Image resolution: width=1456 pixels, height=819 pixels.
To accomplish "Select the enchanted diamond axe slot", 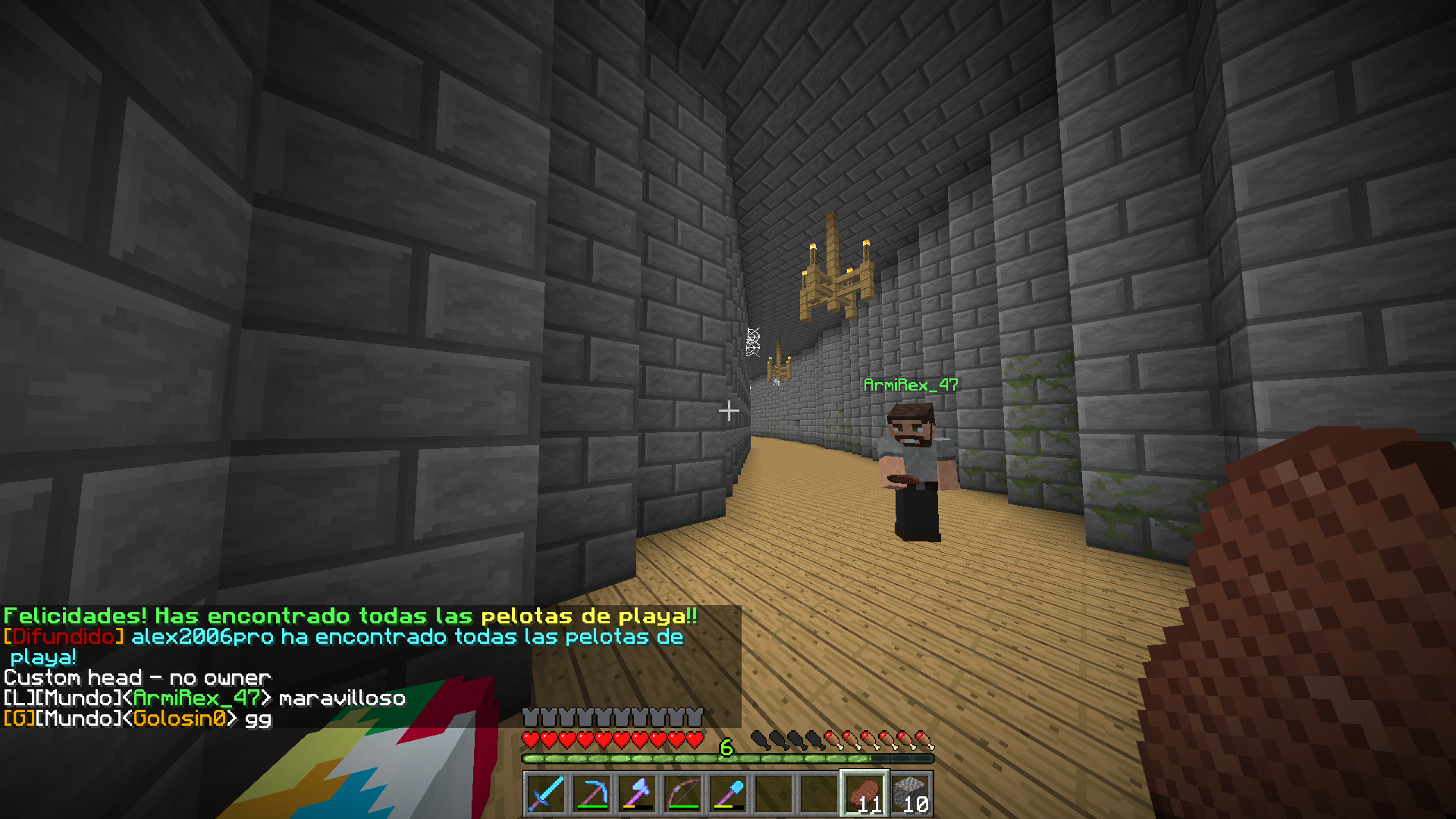I will [637, 794].
